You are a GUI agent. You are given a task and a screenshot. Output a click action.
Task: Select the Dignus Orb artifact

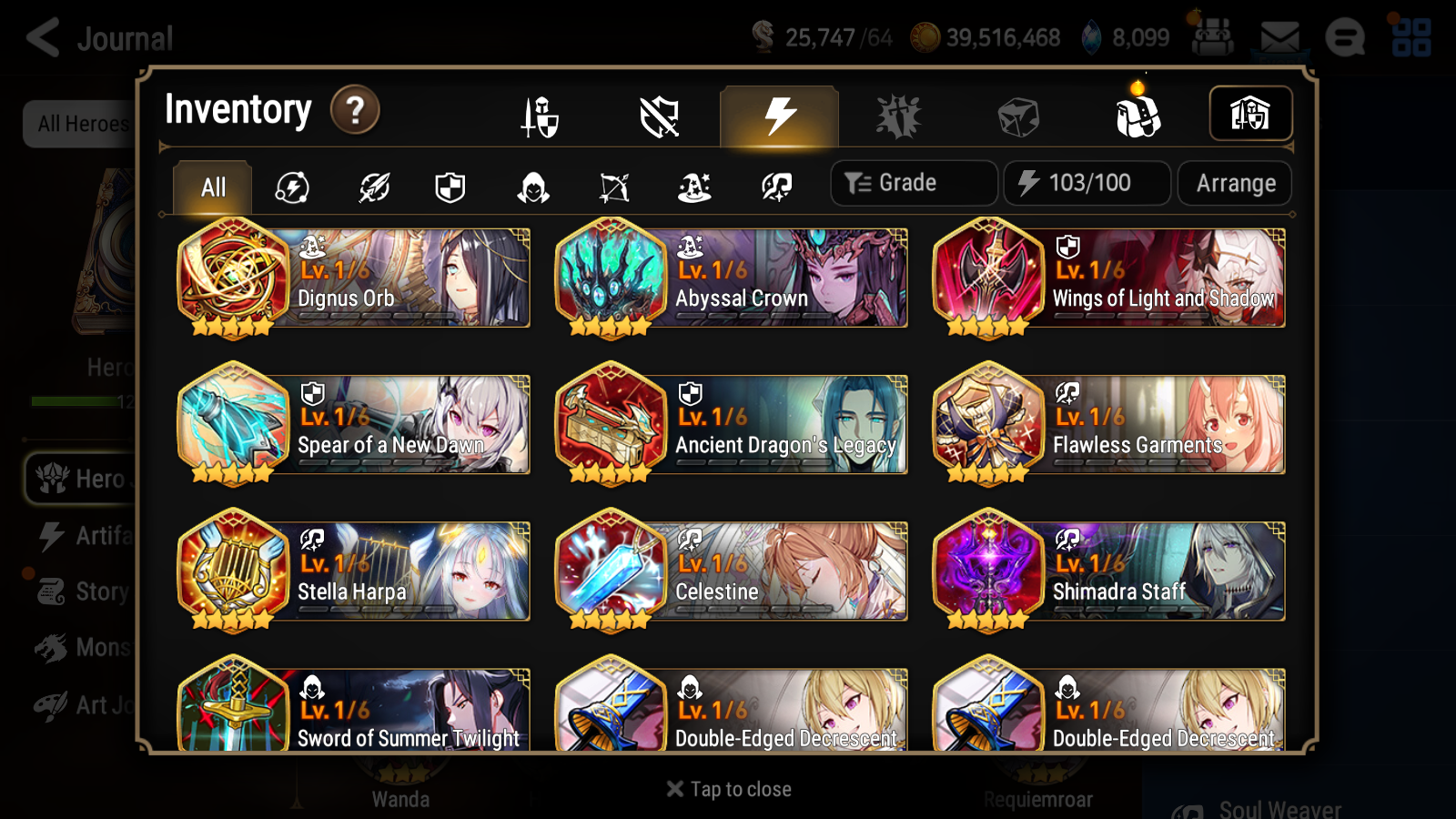click(x=353, y=278)
